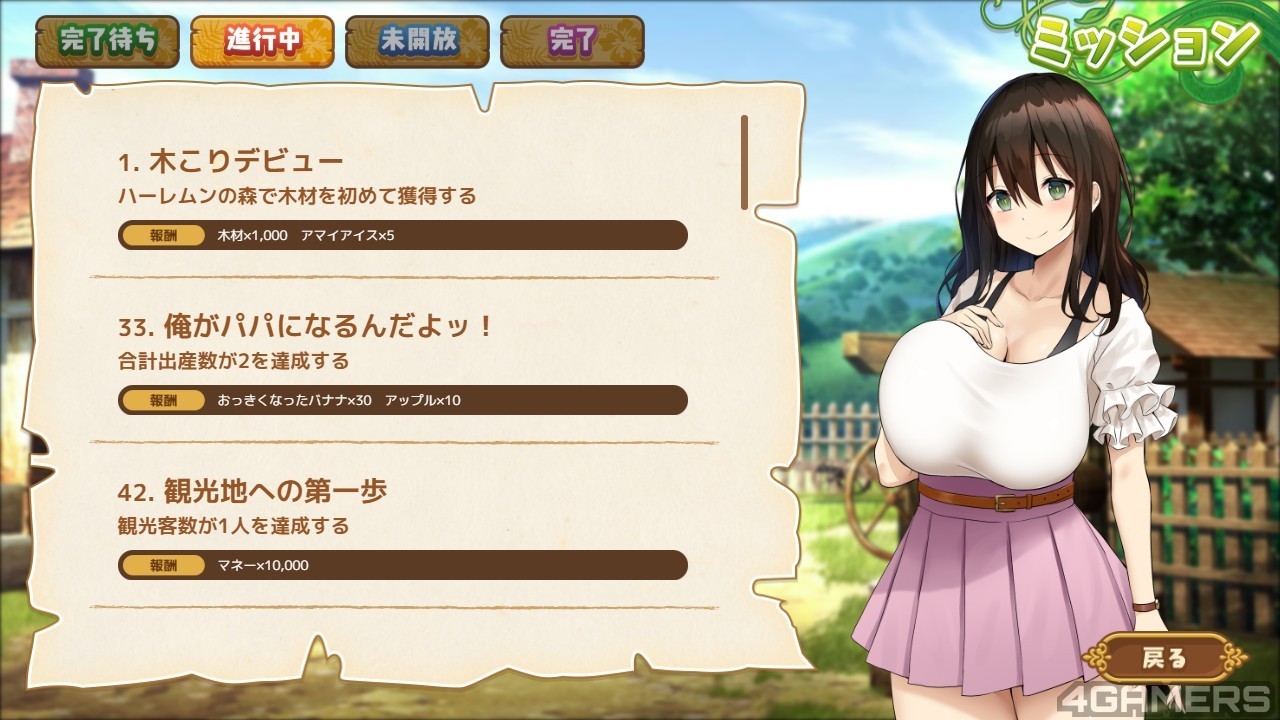Viewport: 1280px width, 720px height.
Task: Click the mission list scrollbar handle
Action: click(x=744, y=162)
